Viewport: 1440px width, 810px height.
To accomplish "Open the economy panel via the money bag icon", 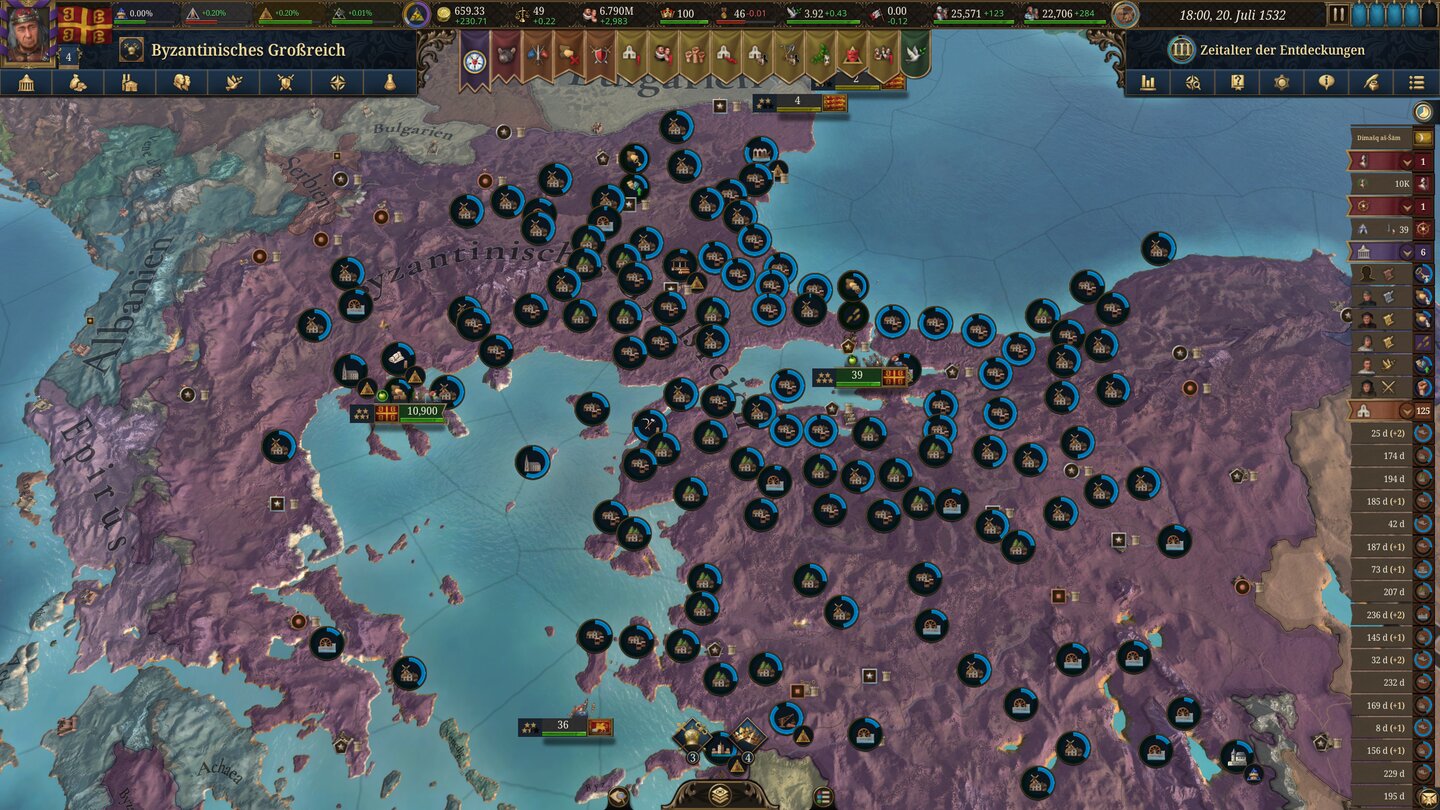I will [x=79, y=82].
